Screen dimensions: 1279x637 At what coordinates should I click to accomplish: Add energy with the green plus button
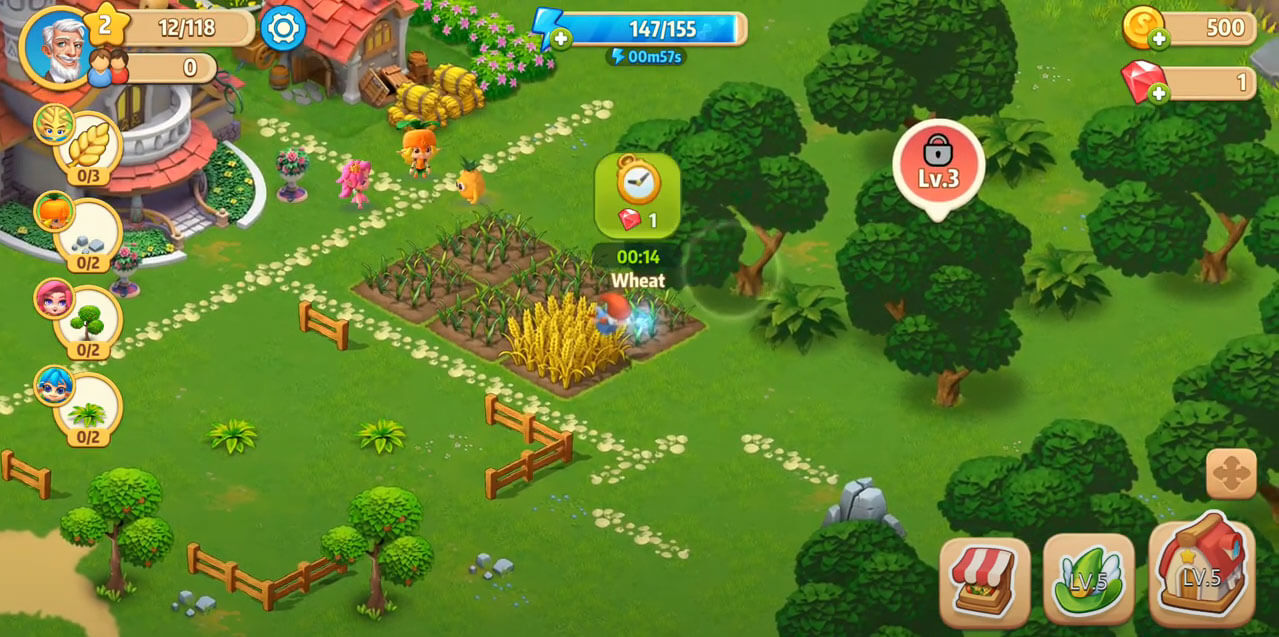(x=561, y=40)
